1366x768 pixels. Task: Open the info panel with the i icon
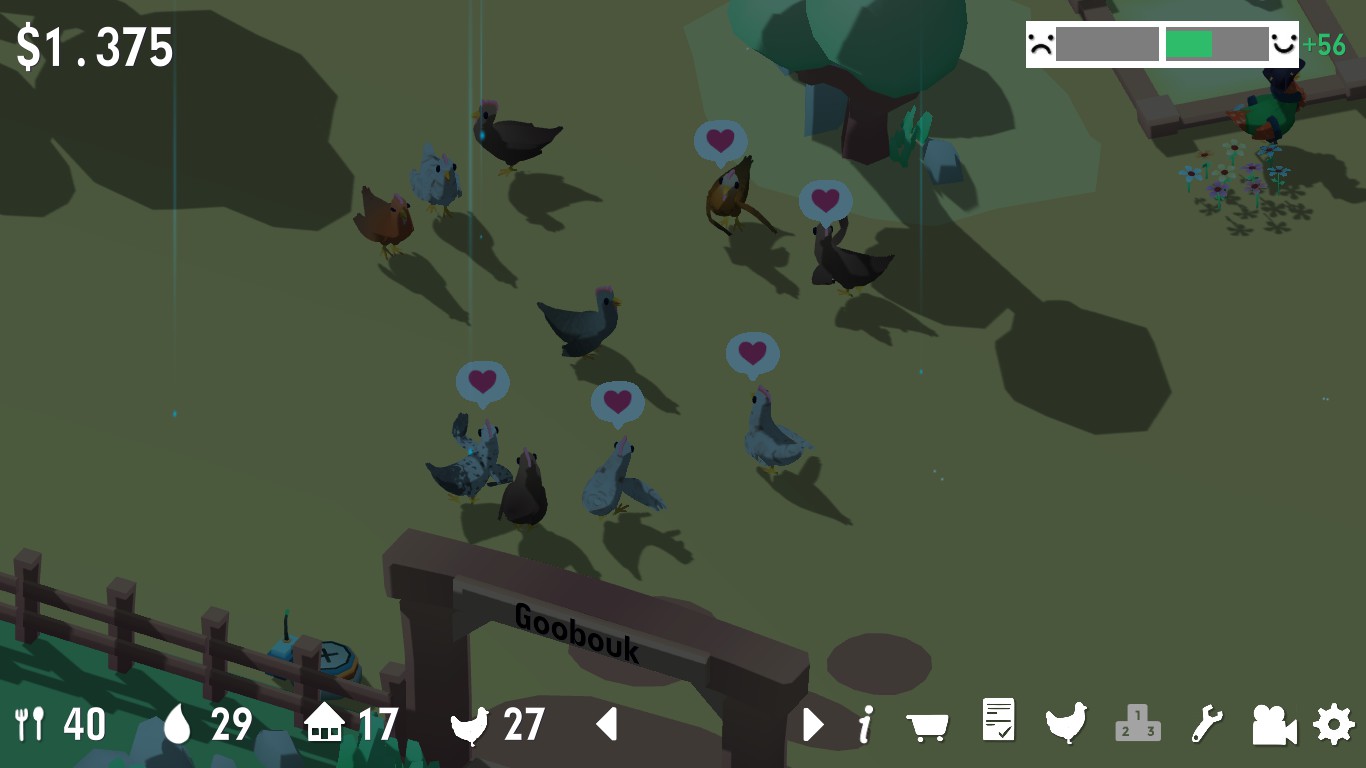pos(866,723)
